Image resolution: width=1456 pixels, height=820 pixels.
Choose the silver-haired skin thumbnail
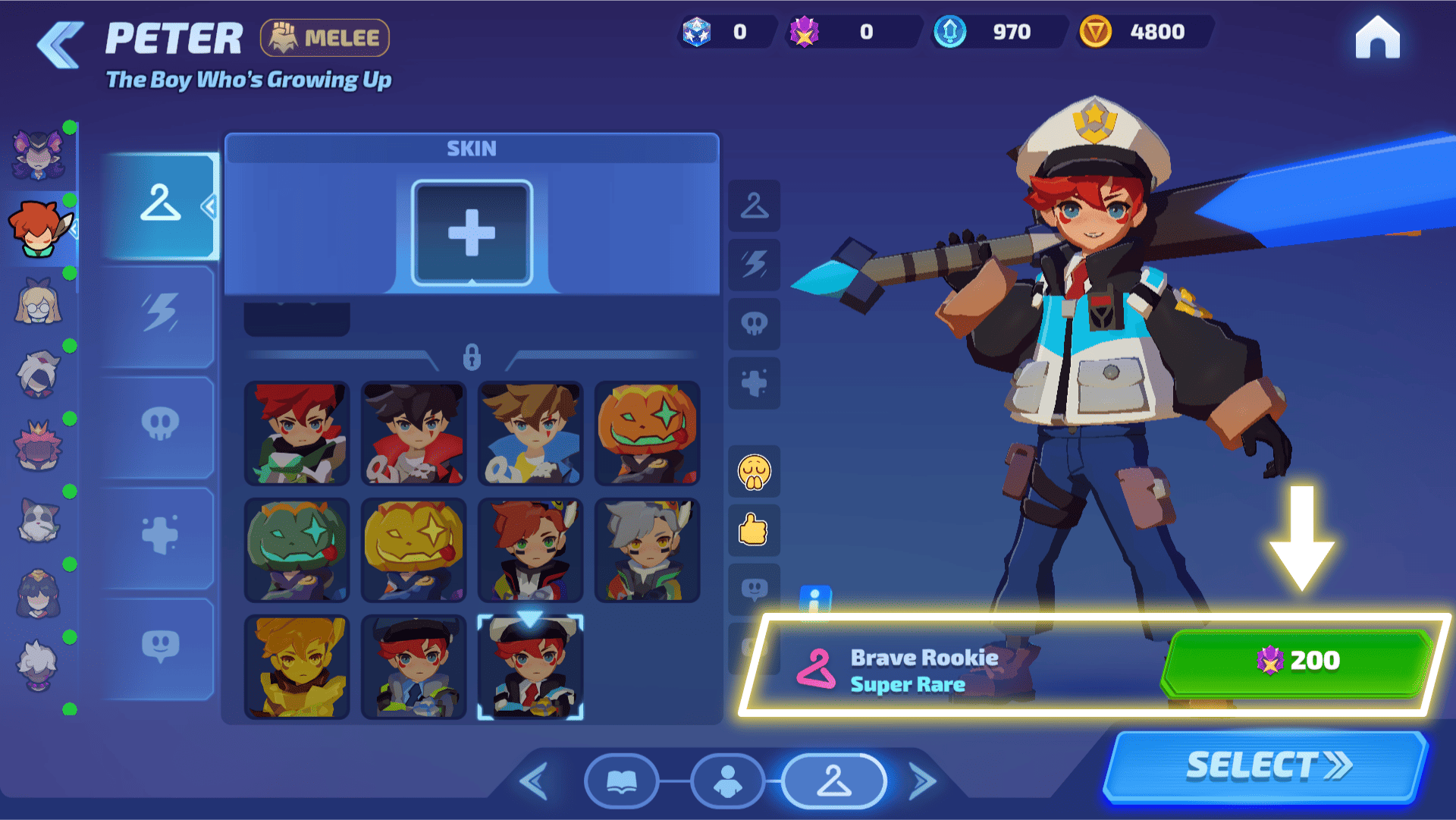647,551
